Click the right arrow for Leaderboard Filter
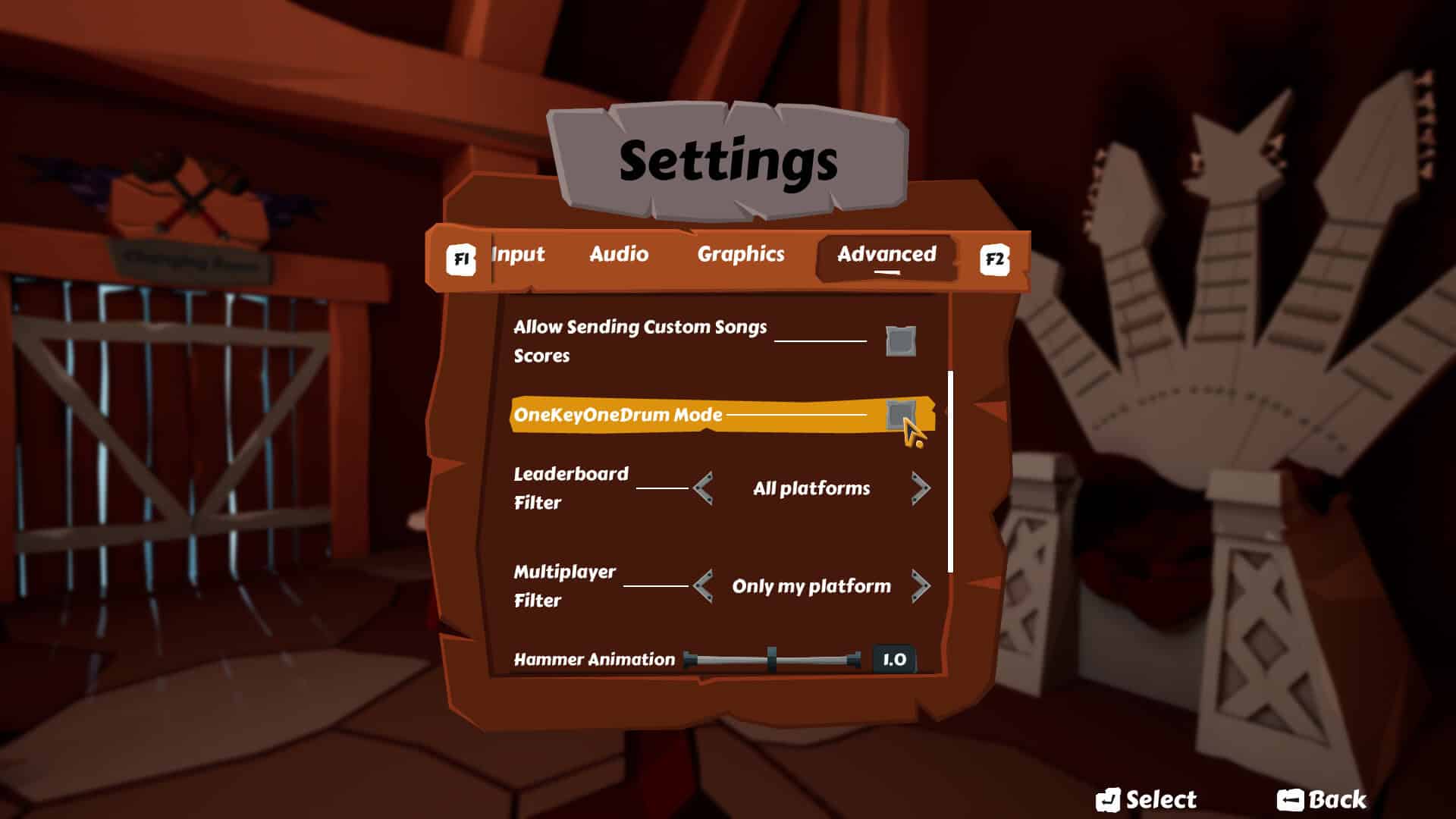 pos(924,489)
